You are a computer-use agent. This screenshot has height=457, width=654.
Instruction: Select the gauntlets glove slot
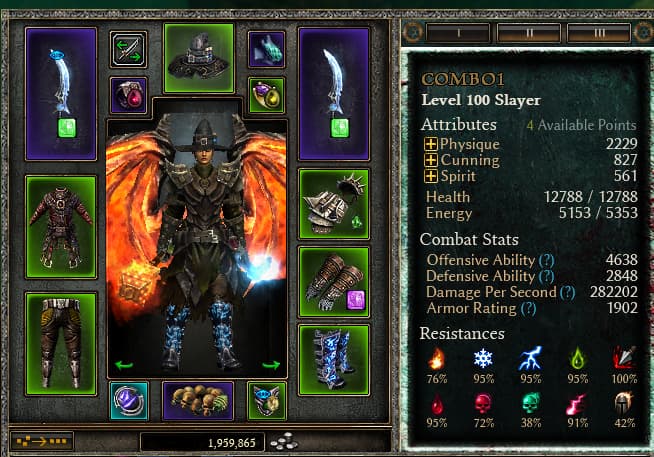point(334,281)
